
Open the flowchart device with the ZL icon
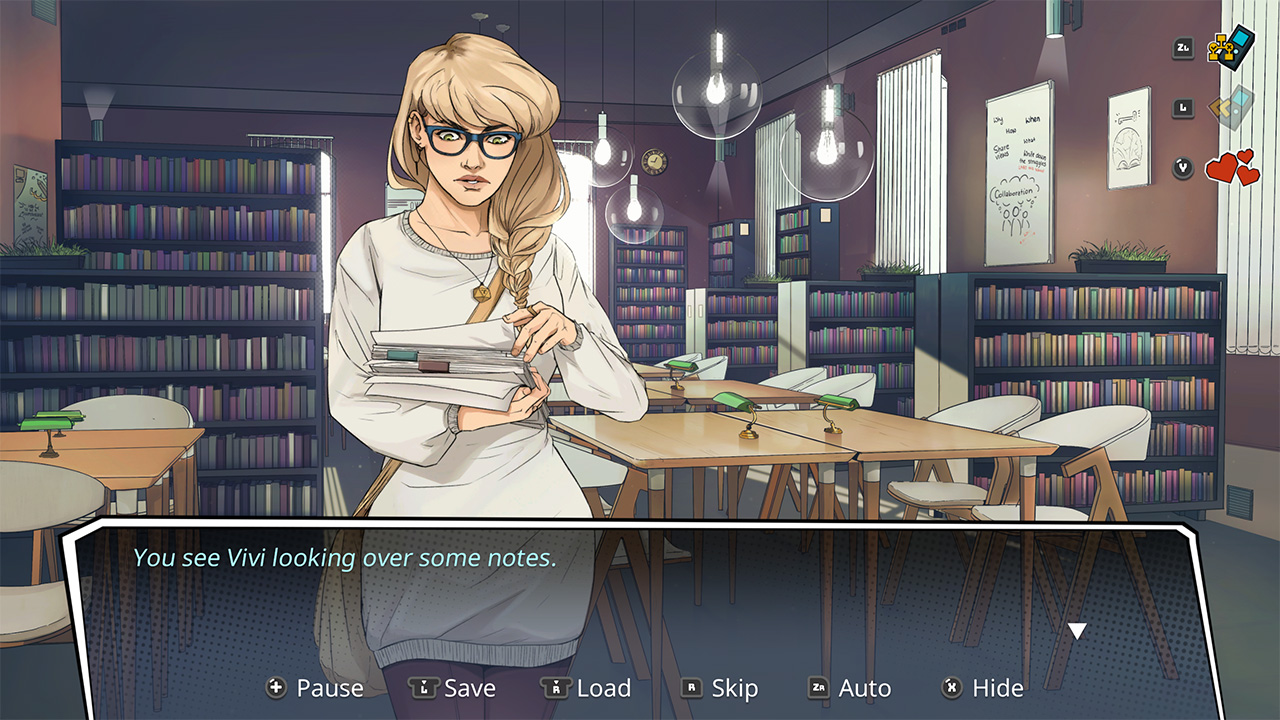click(1224, 47)
